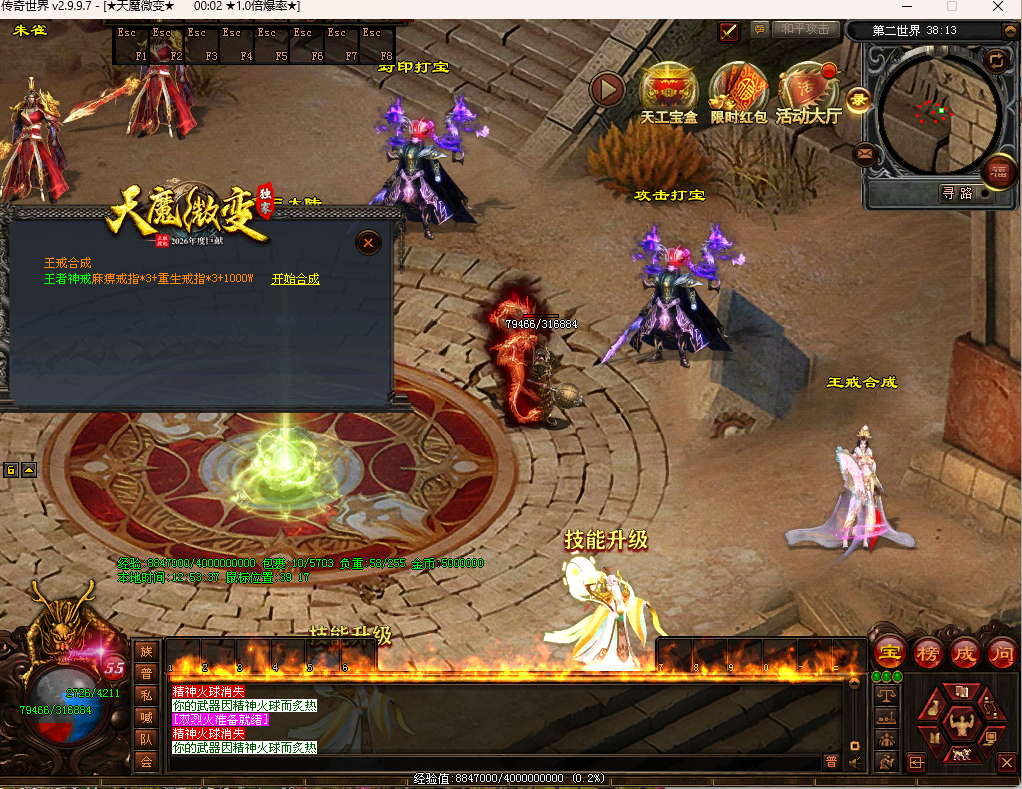The width and height of the screenshot is (1022, 789).
Task: Expand the round play arrow button
Action: [x=606, y=90]
